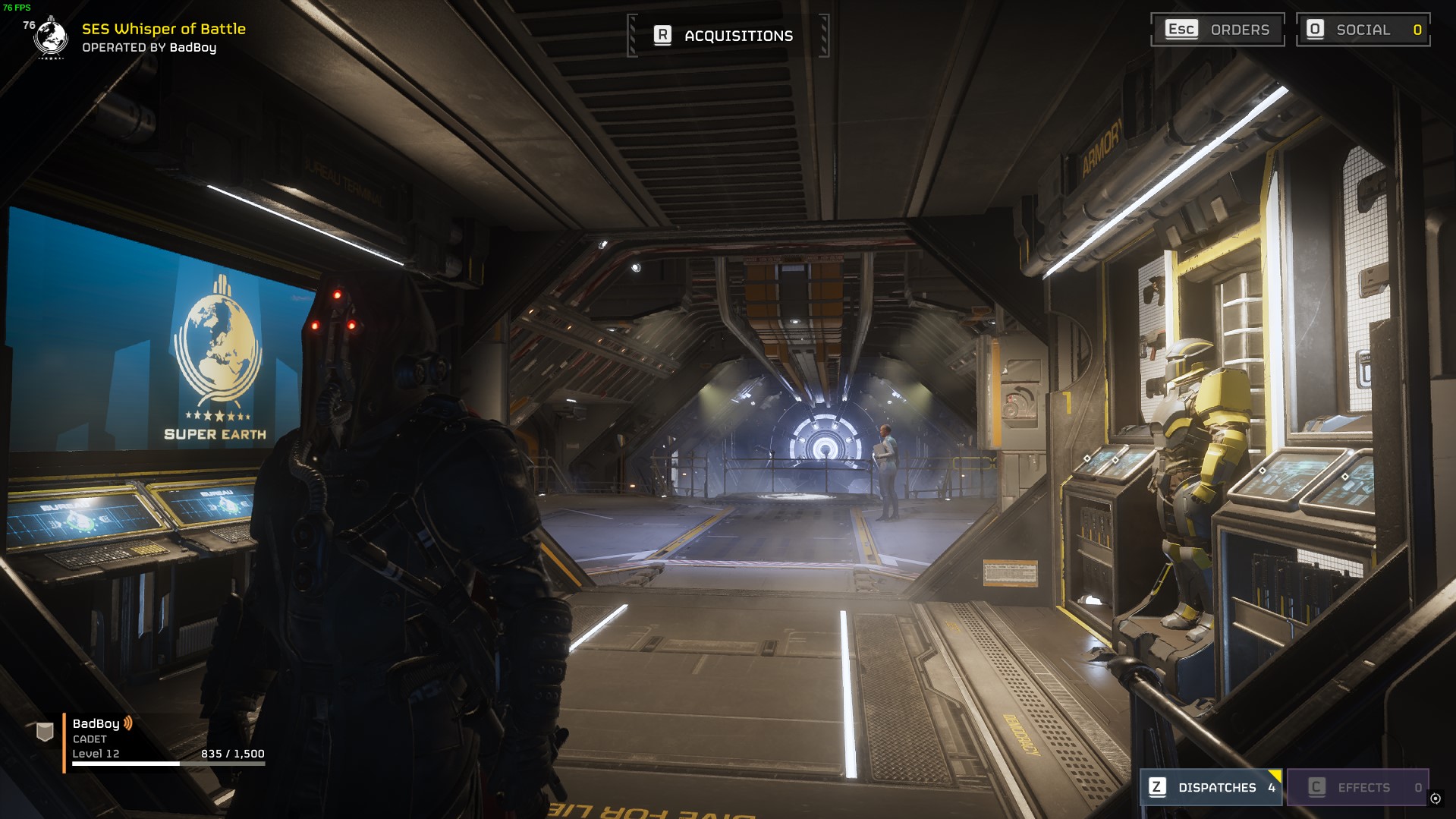The width and height of the screenshot is (1456, 819).
Task: Select the BadBoy player card
Action: (152, 739)
